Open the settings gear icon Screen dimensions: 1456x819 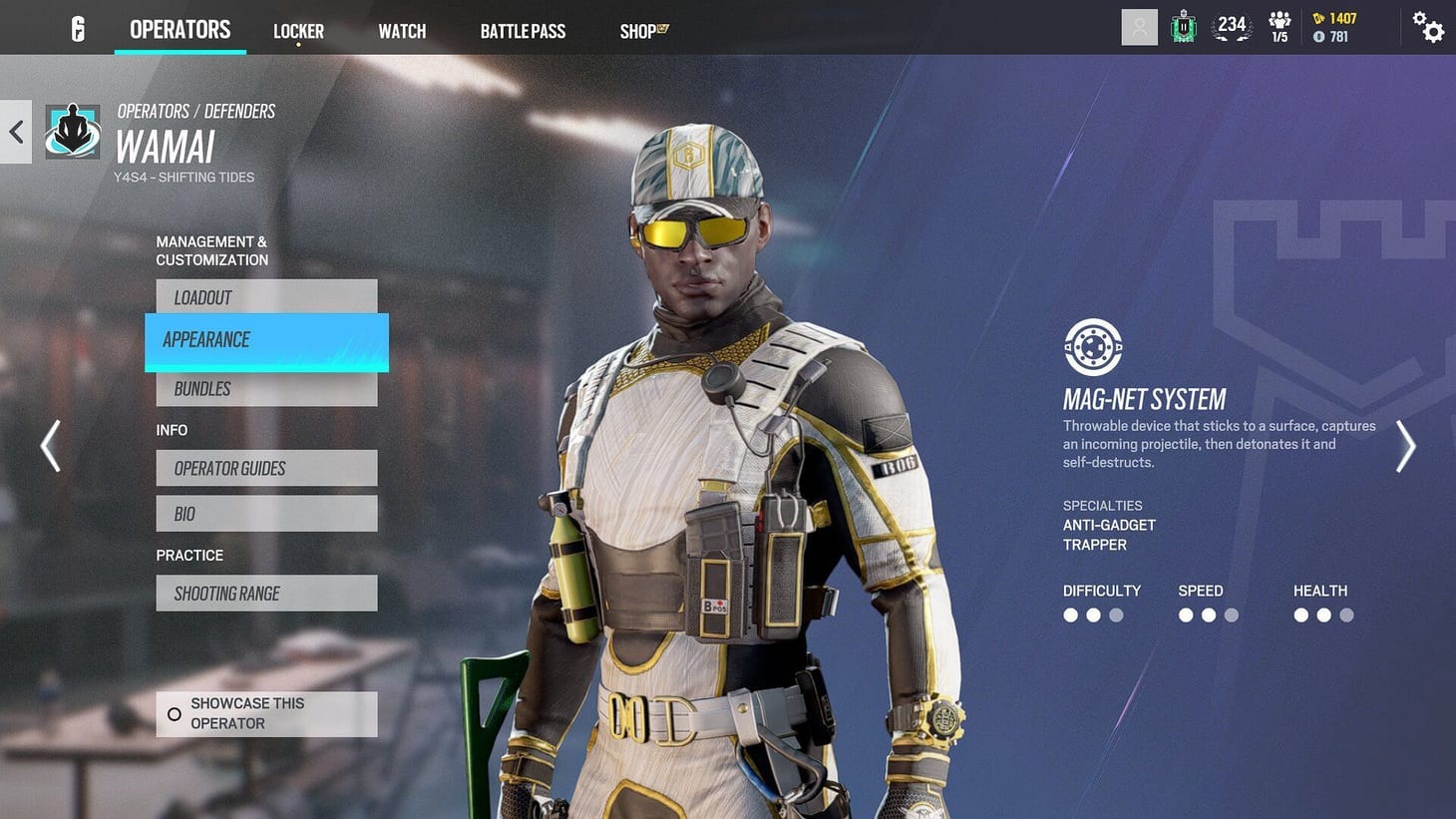point(1429,28)
